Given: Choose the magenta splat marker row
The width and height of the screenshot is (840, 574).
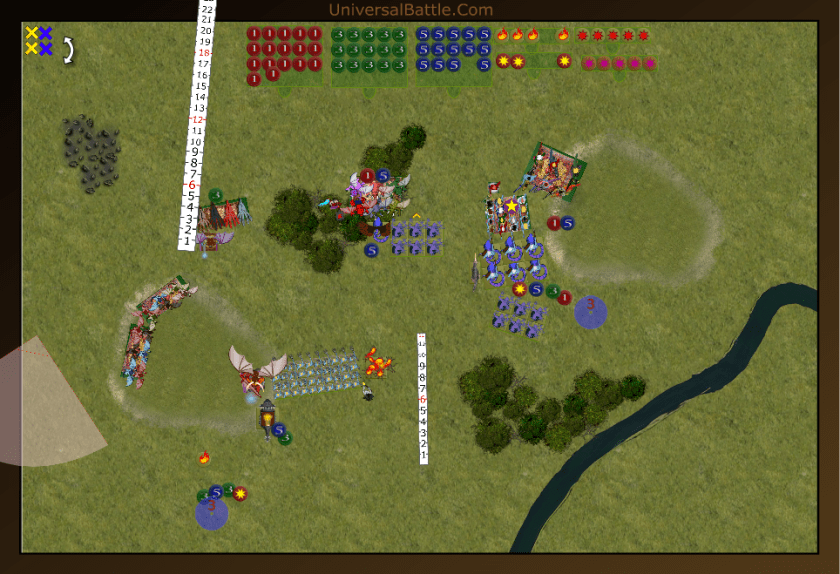Looking at the screenshot, I should coord(619,63).
